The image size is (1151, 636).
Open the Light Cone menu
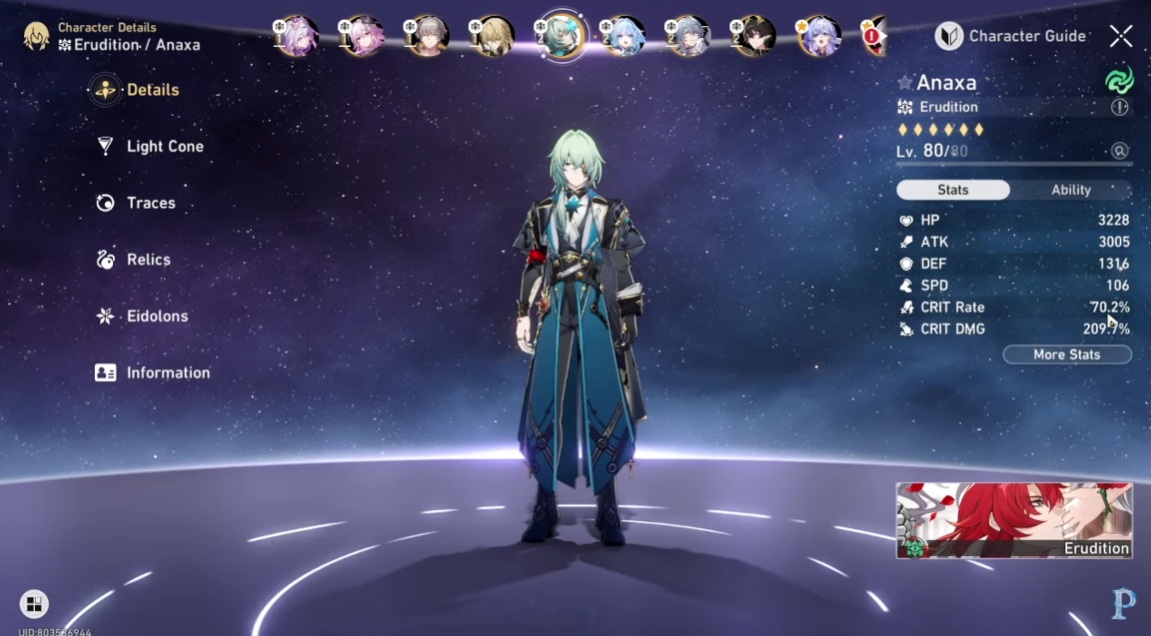point(164,146)
